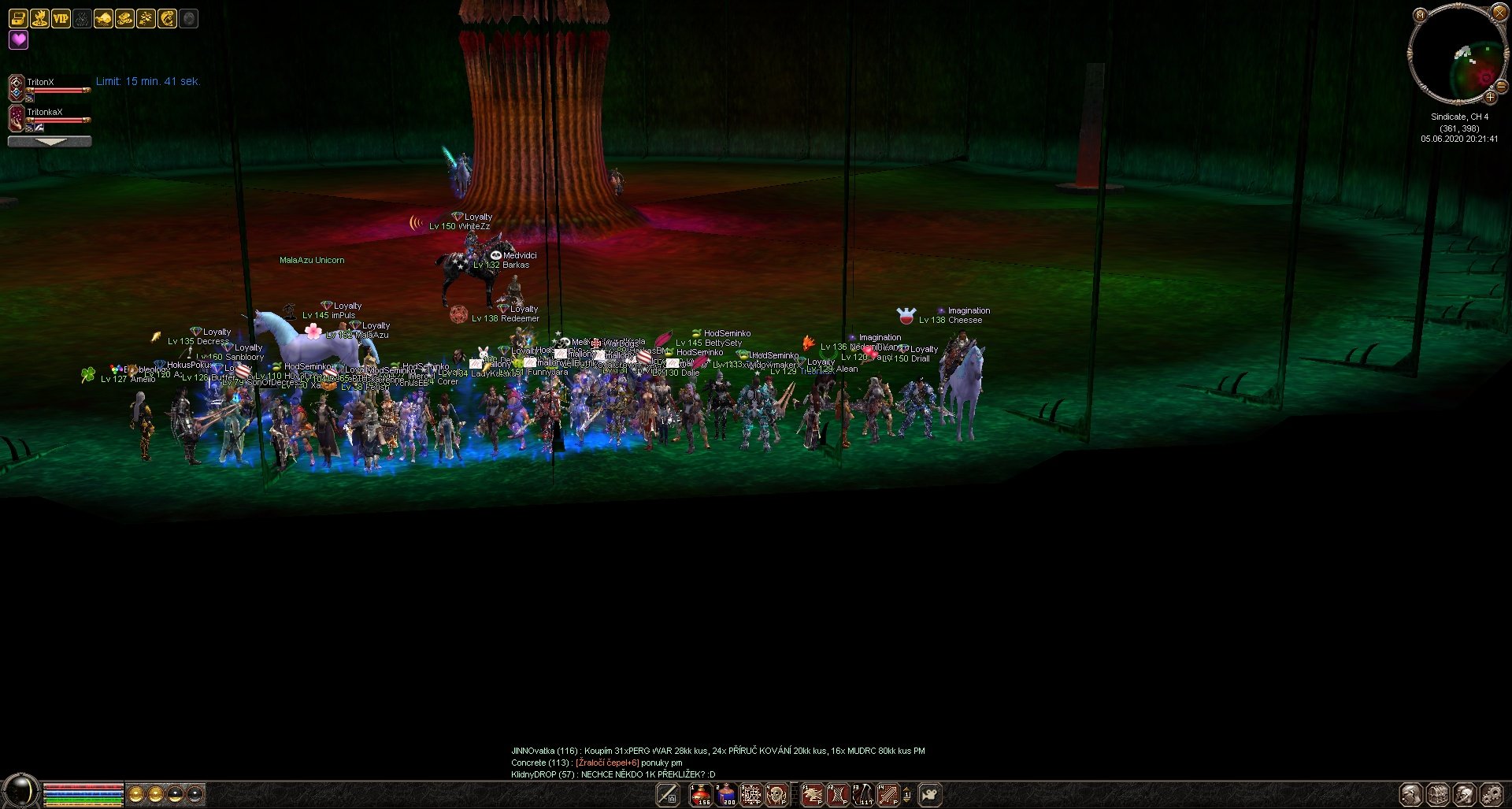The height and width of the screenshot is (809, 1512).
Task: Select party member TritonX
Action: (x=41, y=82)
